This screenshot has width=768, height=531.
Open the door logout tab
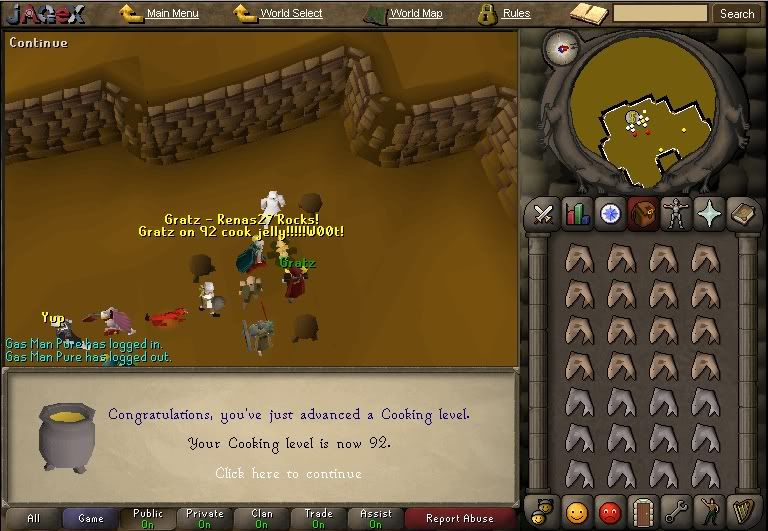[x=642, y=509]
